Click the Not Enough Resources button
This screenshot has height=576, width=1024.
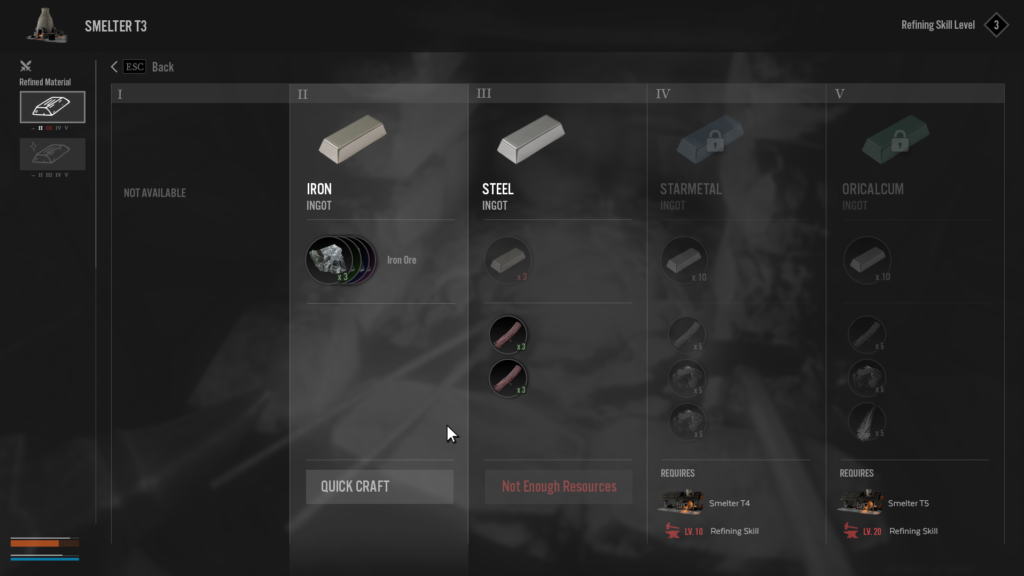[558, 487]
